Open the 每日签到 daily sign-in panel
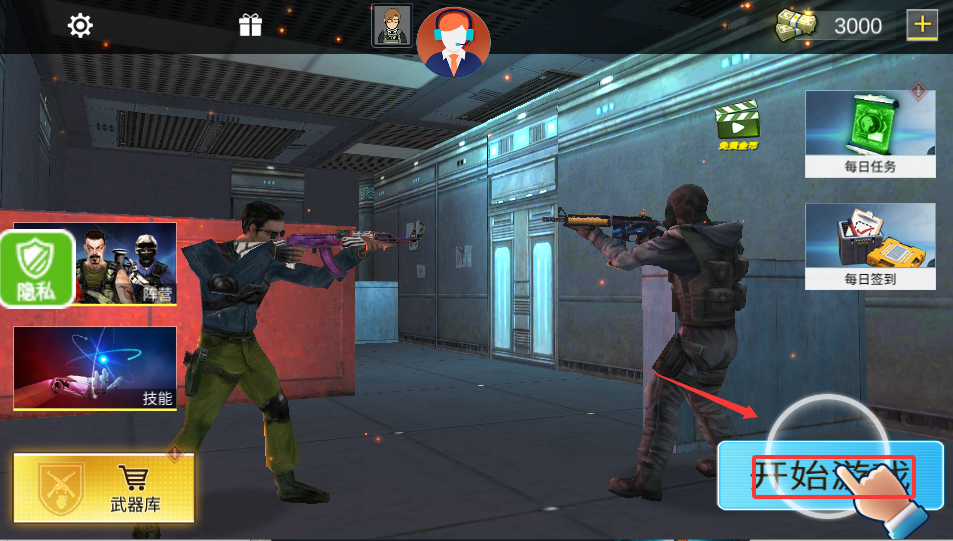The height and width of the screenshot is (541, 953). (x=870, y=246)
